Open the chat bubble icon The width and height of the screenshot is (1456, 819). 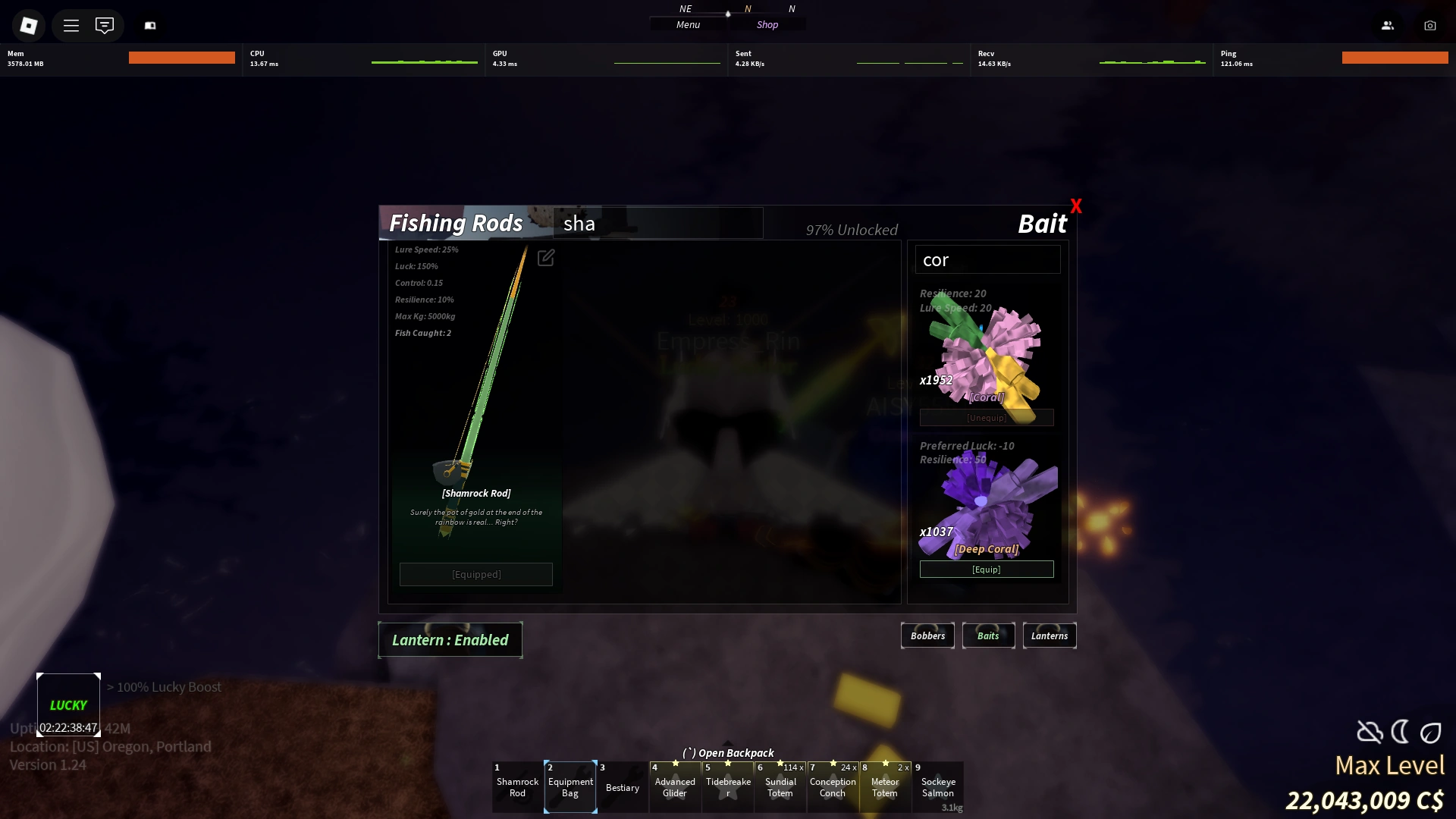click(105, 25)
